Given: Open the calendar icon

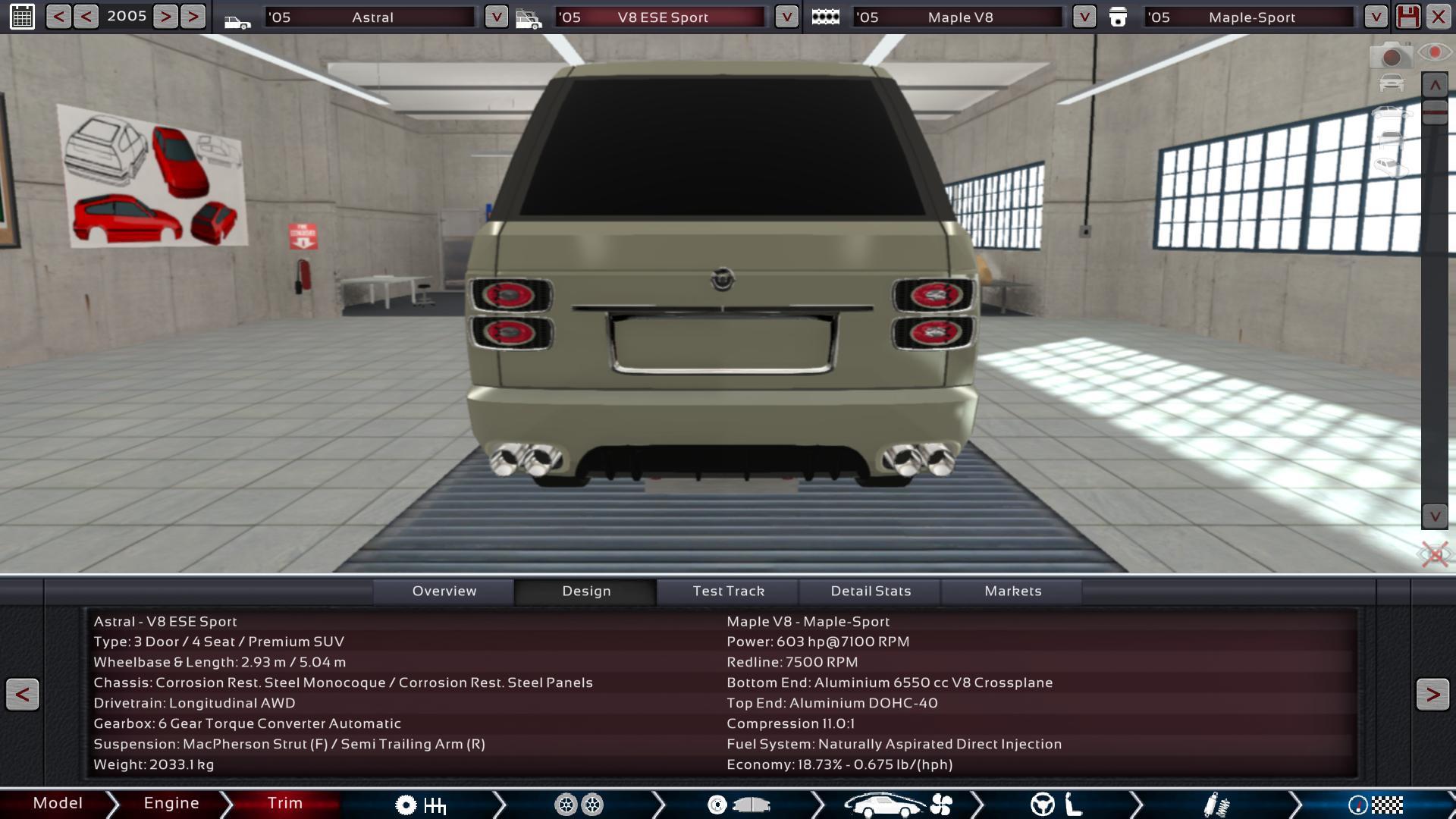Looking at the screenshot, I should point(22,17).
